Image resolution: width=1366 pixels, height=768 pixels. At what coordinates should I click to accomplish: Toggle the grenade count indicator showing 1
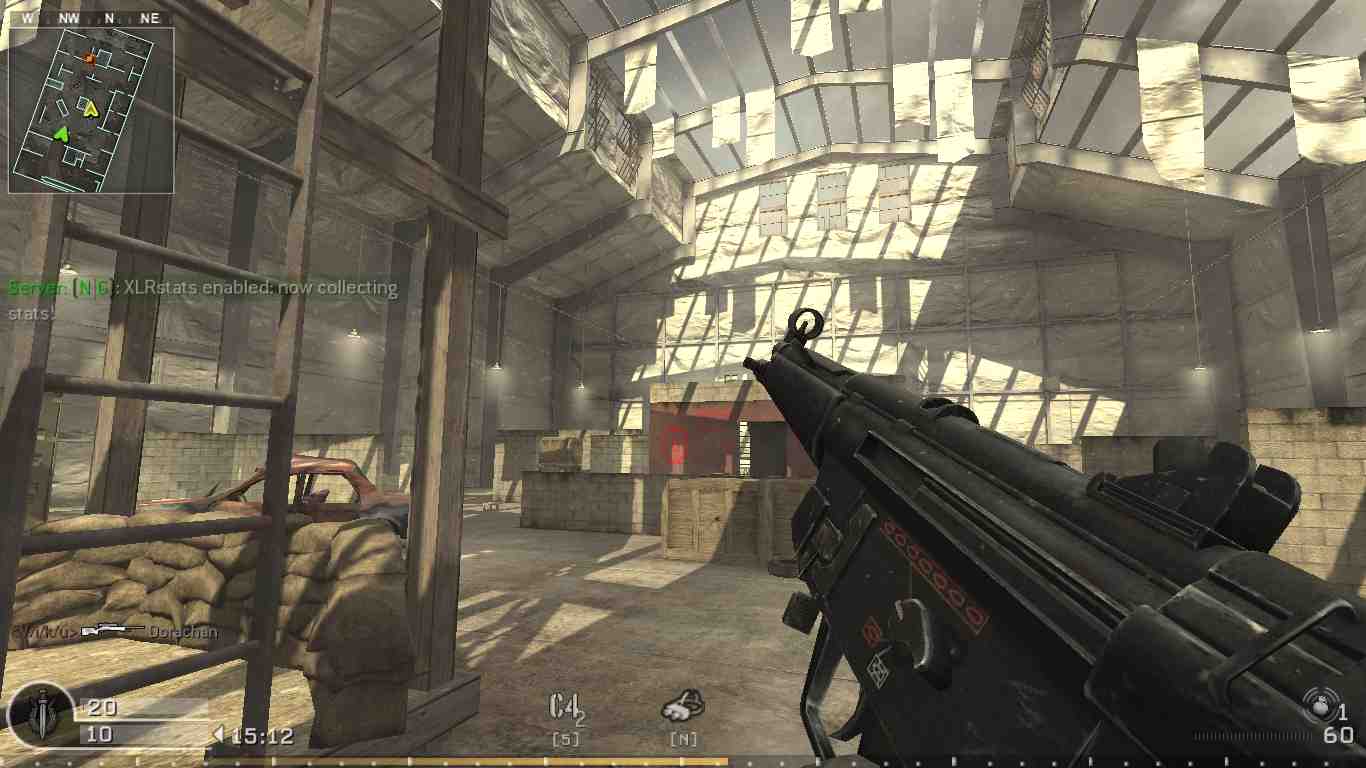1344,710
